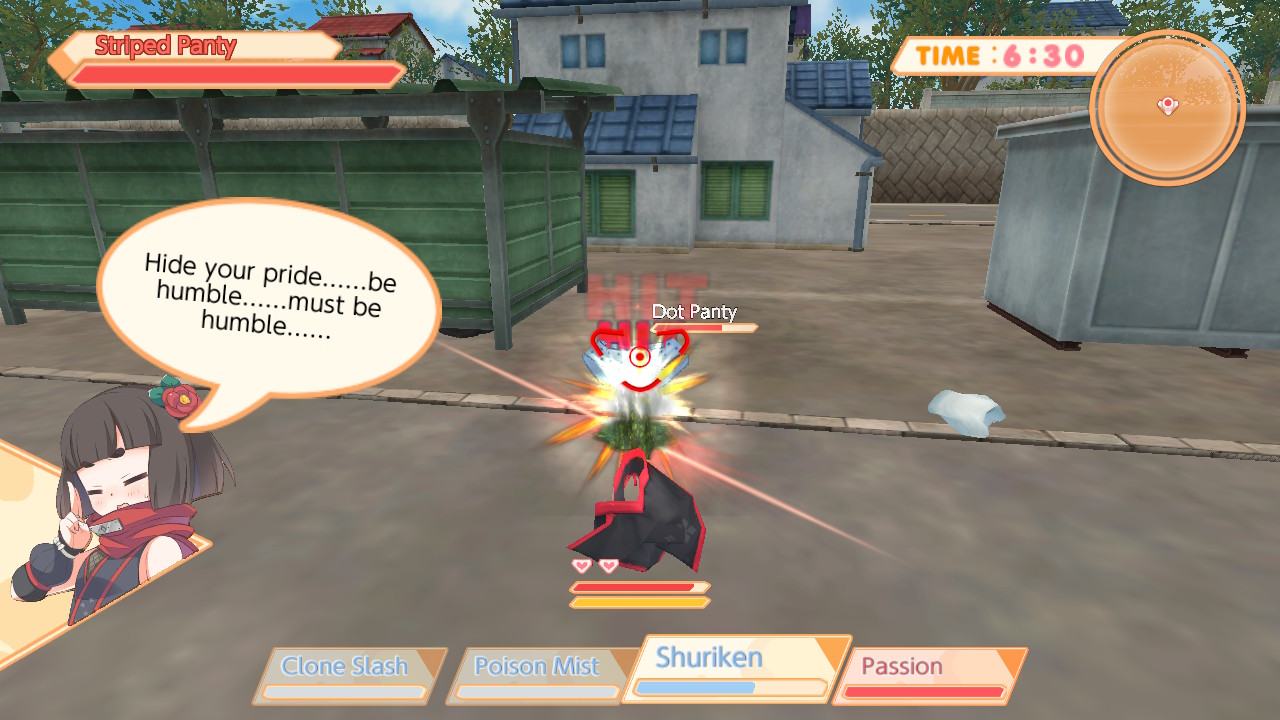Select the Striped Panty name label
Image resolution: width=1280 pixels, height=720 pixels.
coord(165,45)
